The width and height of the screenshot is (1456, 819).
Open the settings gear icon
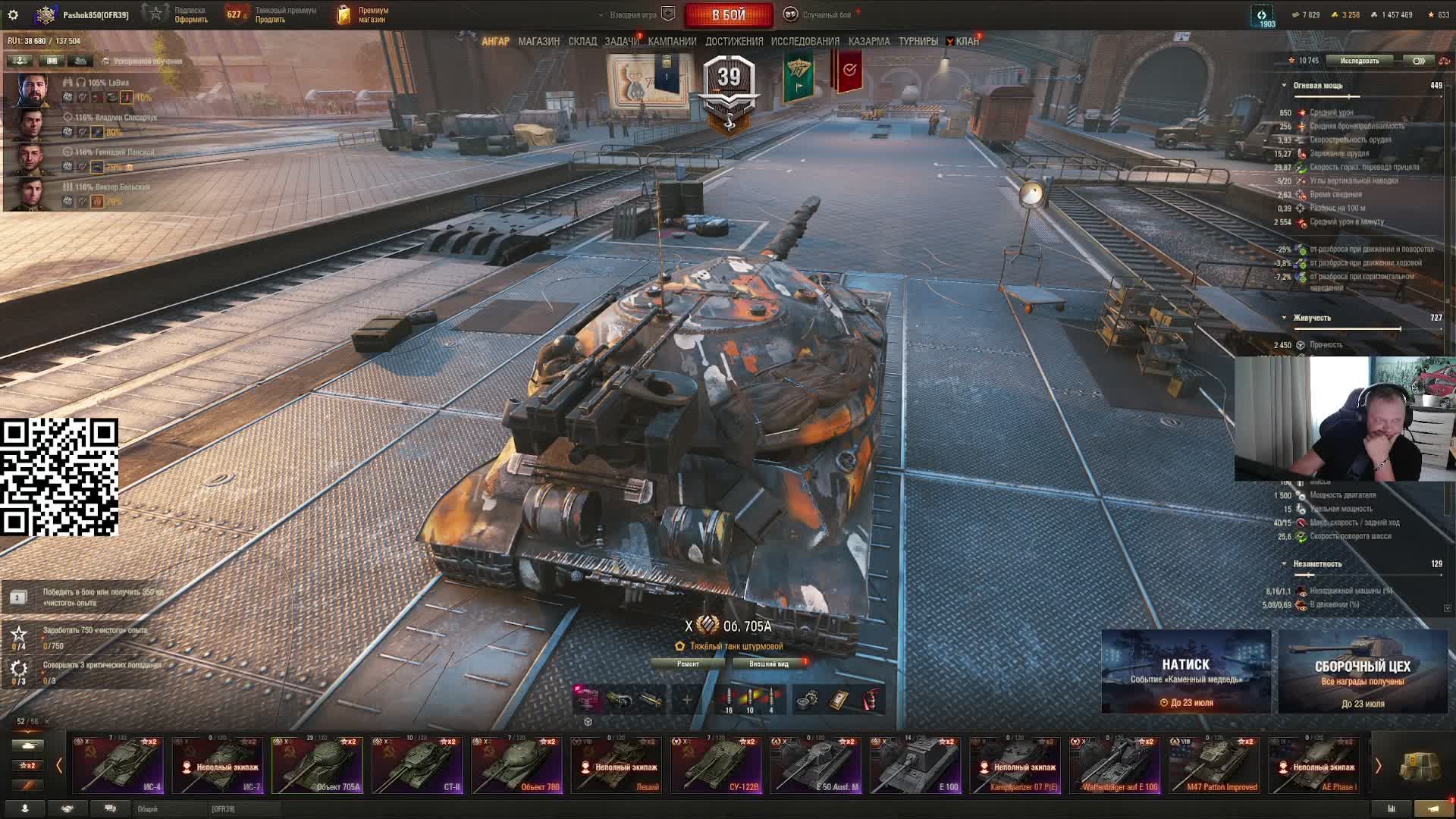(x=13, y=15)
